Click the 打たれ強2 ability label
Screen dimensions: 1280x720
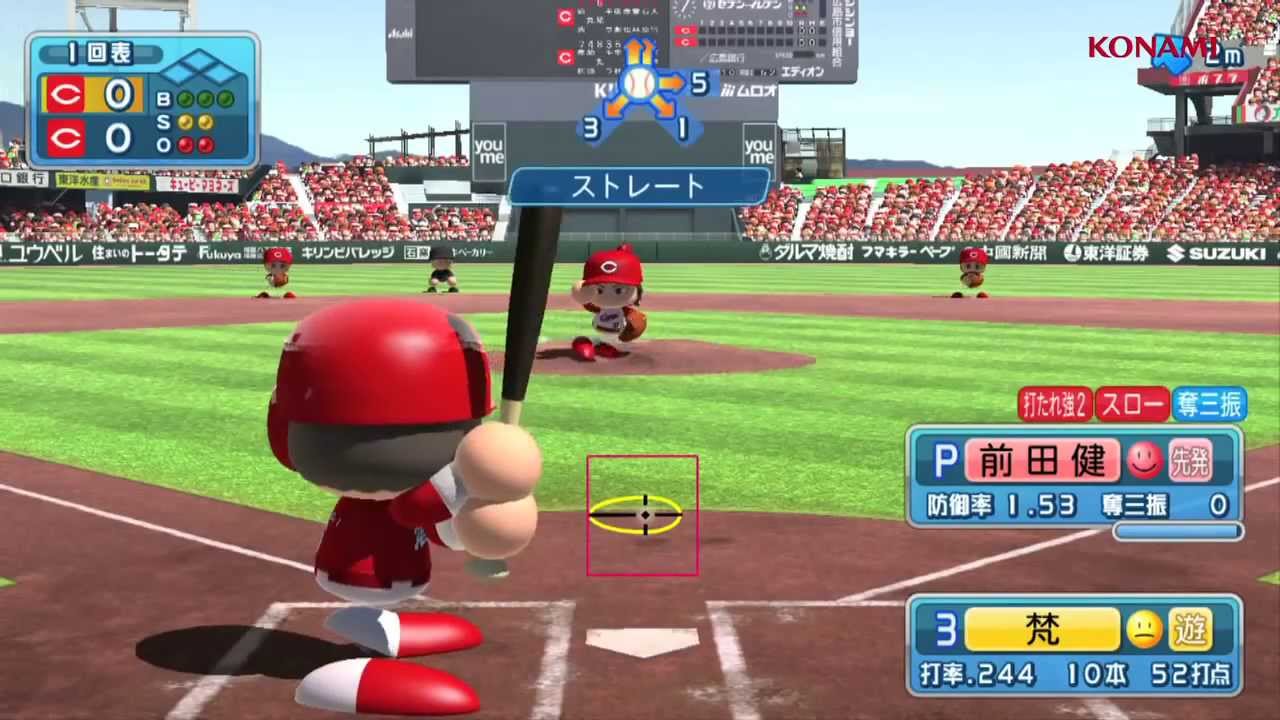tap(1053, 405)
